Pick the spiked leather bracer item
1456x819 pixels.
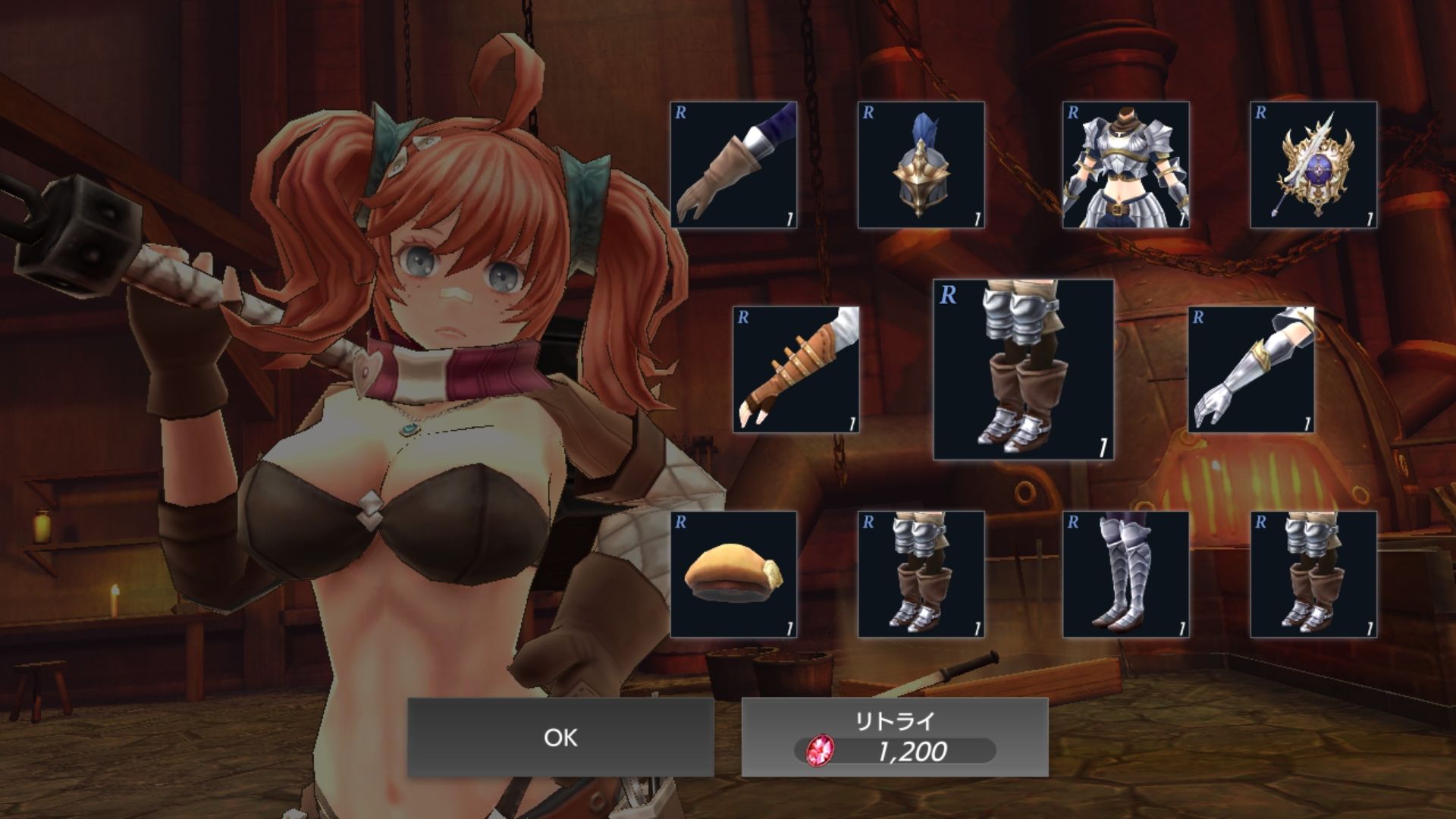pos(795,369)
